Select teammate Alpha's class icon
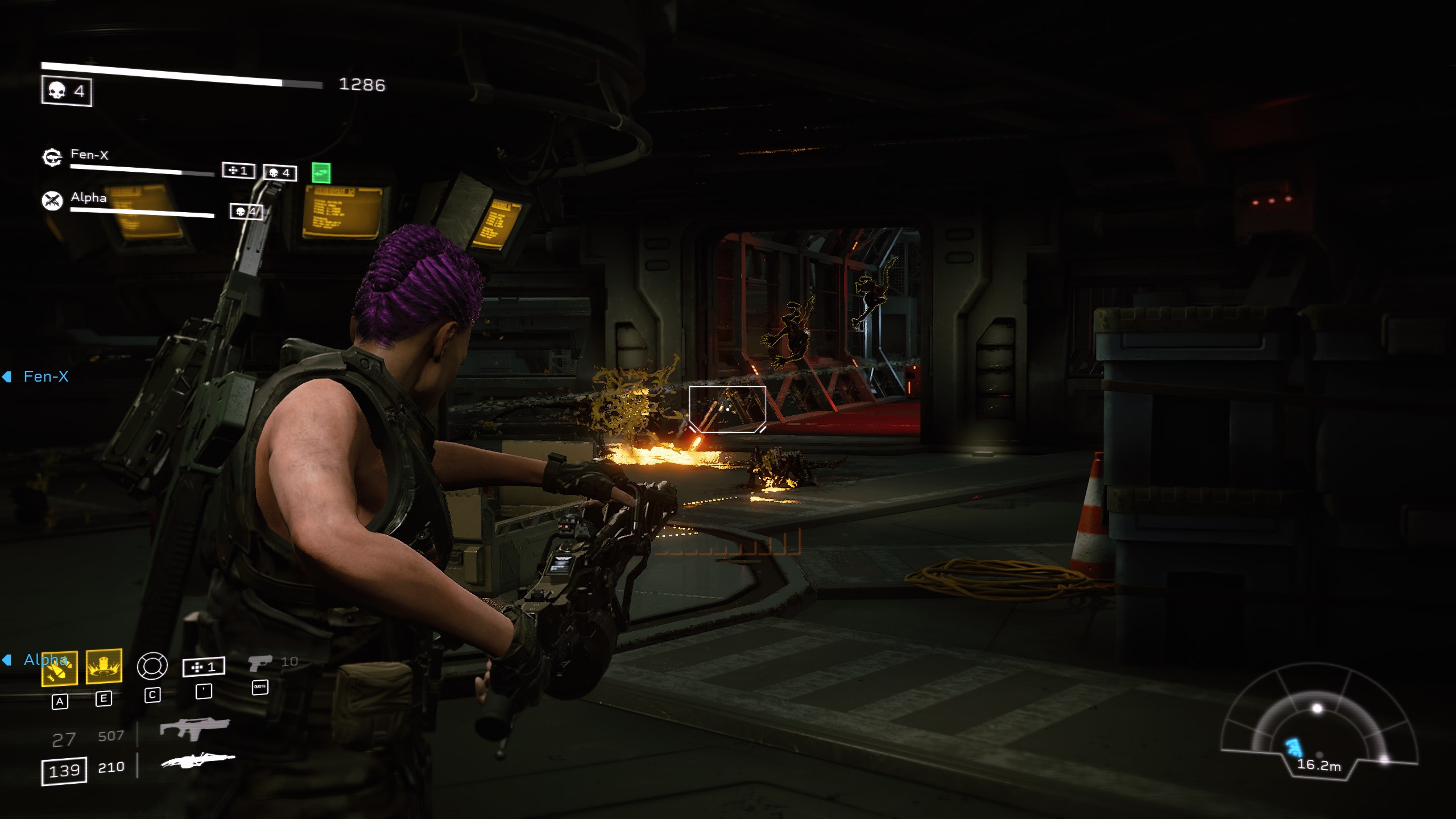The height and width of the screenshot is (819, 1456). (52, 200)
